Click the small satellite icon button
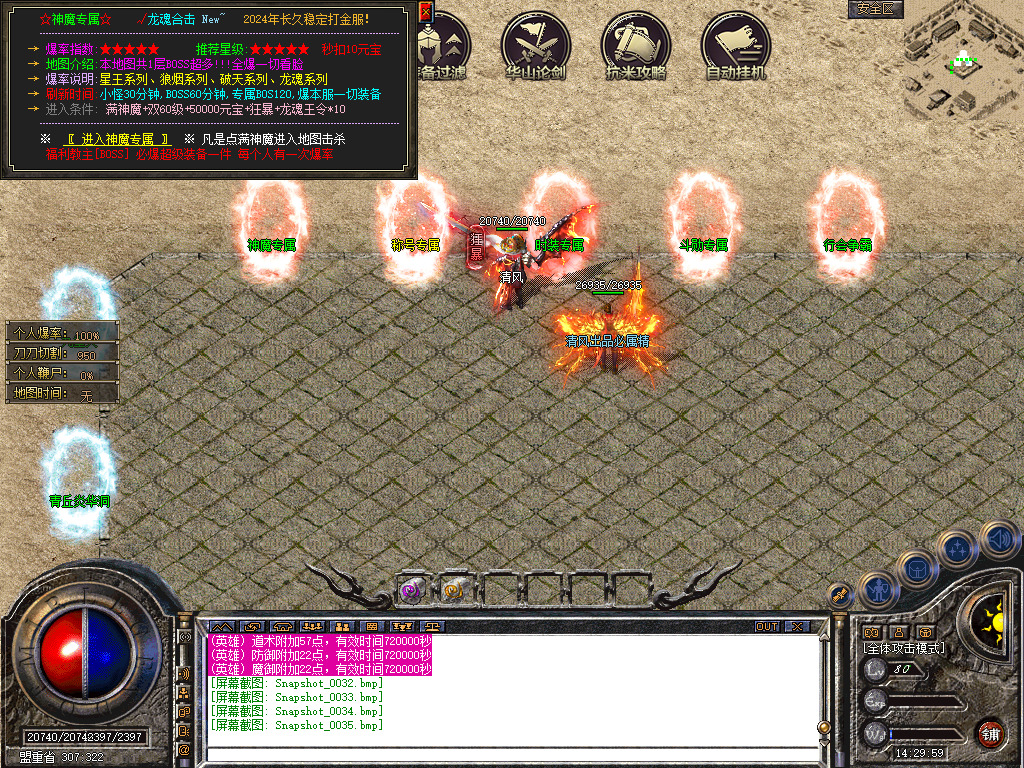 point(839,595)
